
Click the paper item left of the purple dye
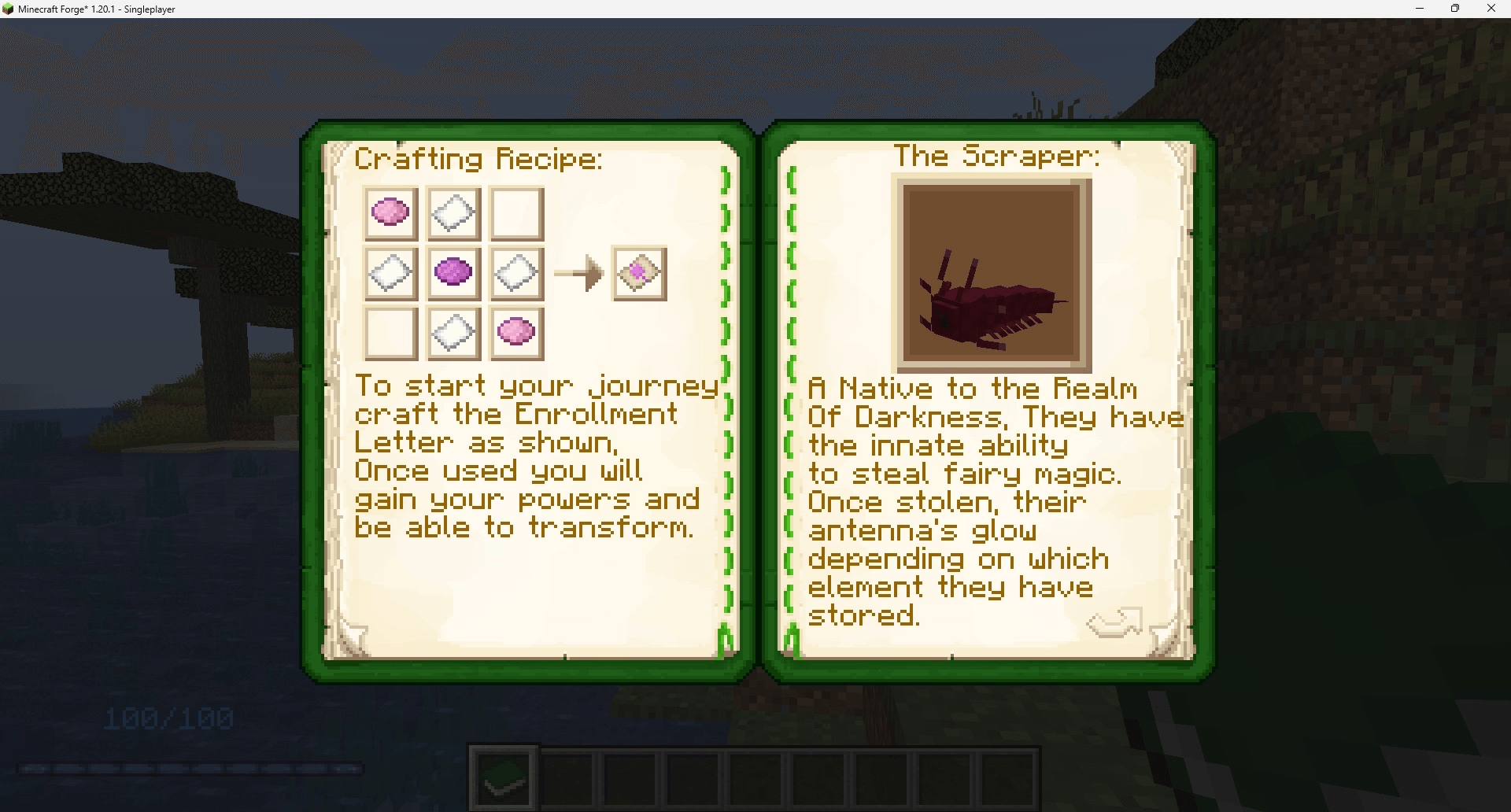(390, 273)
